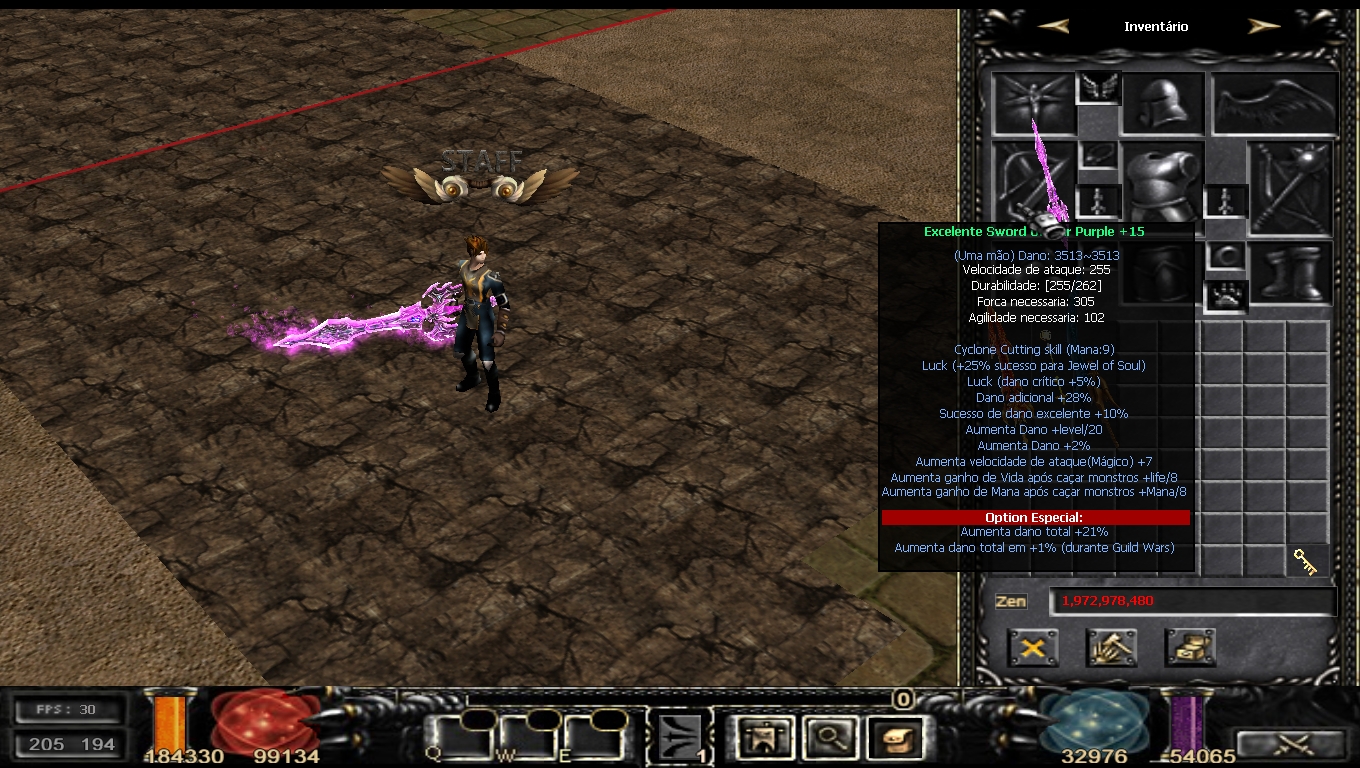Viewport: 1360px width, 768px height.
Task: Select the paw print pet slot
Action: tap(1225, 297)
